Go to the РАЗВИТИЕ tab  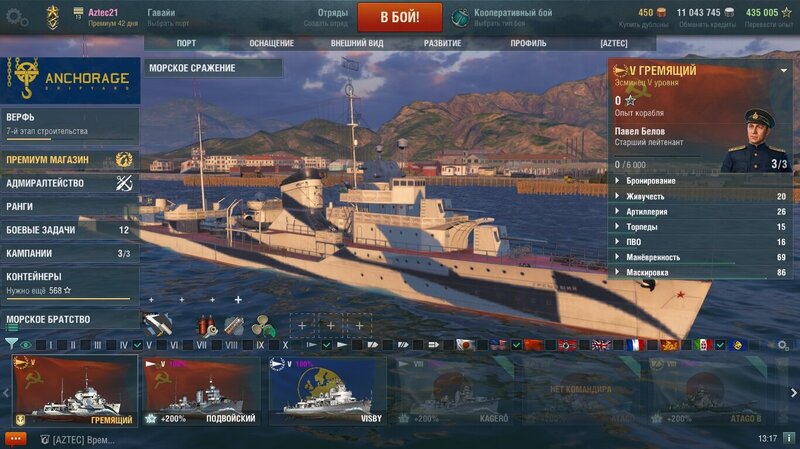[x=442, y=43]
